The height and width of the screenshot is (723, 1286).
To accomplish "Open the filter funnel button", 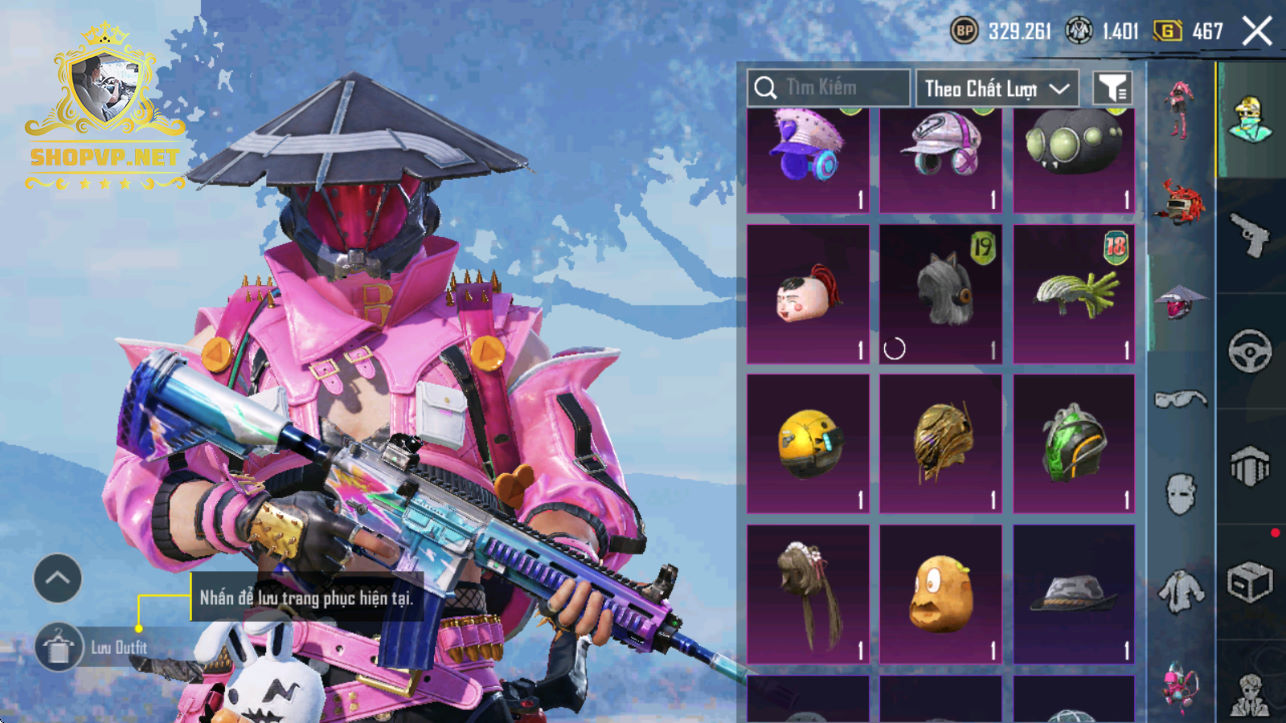I will point(1112,88).
